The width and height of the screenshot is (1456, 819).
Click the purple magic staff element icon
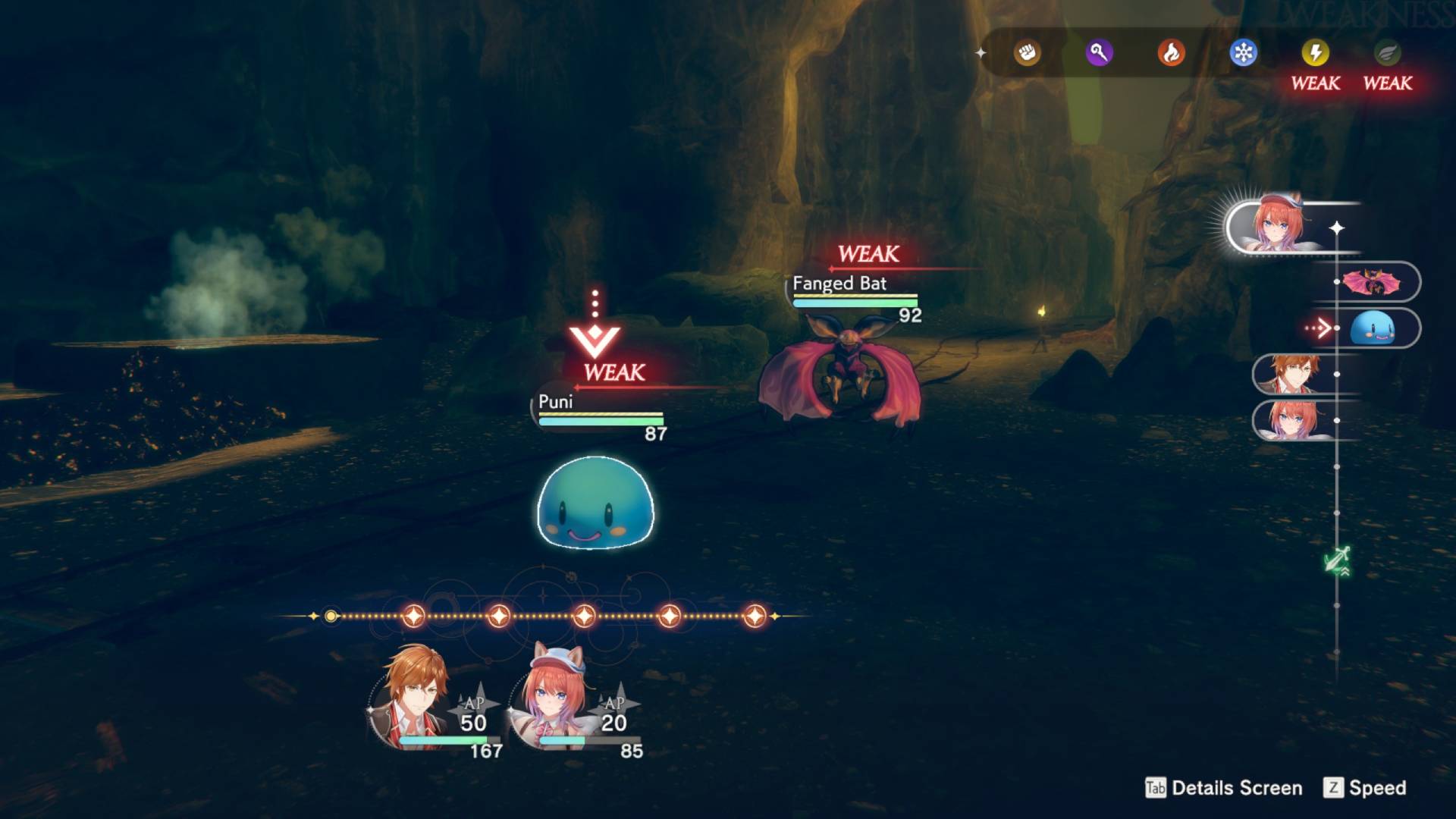(1099, 53)
